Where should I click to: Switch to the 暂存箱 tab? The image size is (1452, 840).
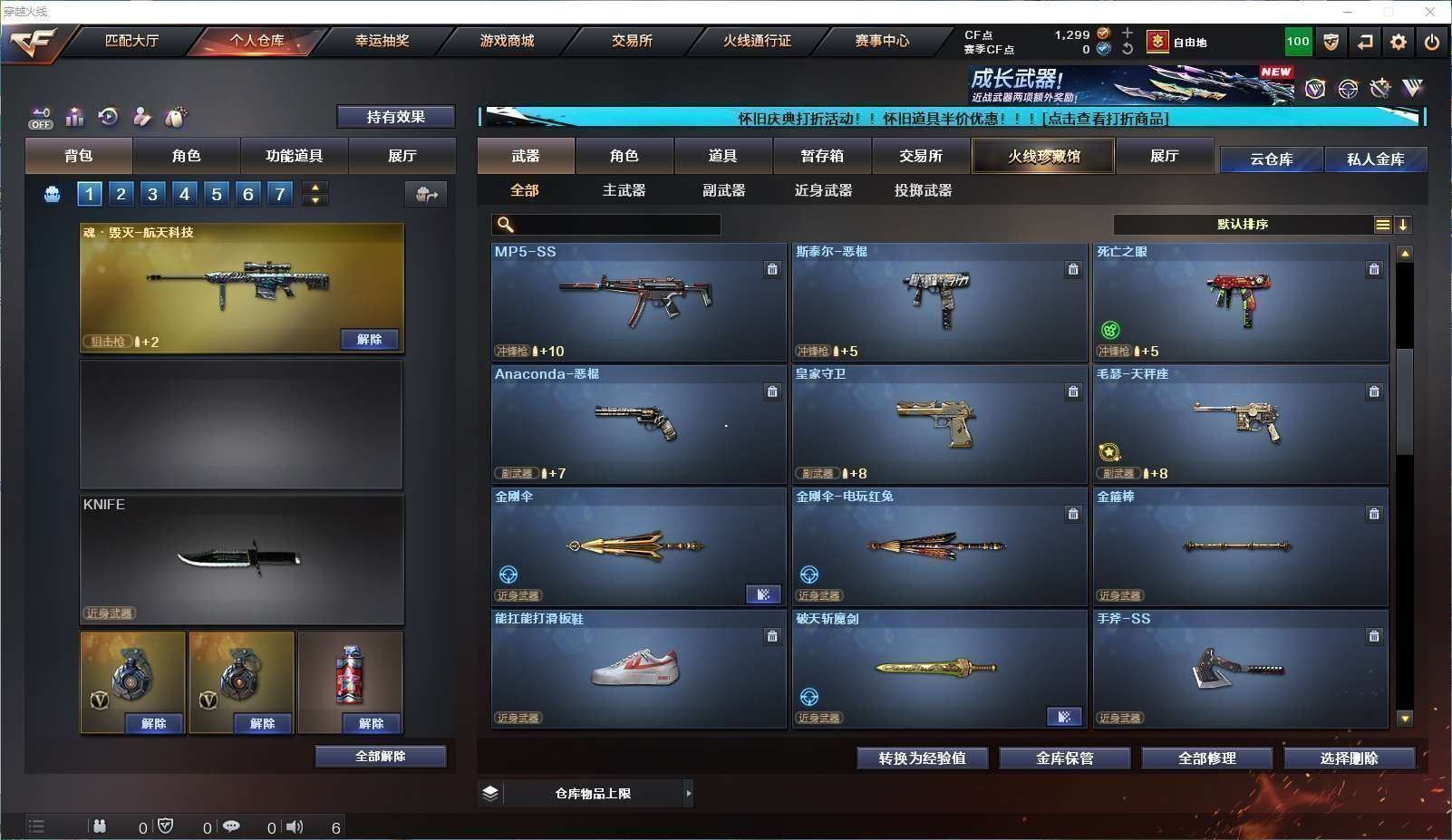point(822,156)
